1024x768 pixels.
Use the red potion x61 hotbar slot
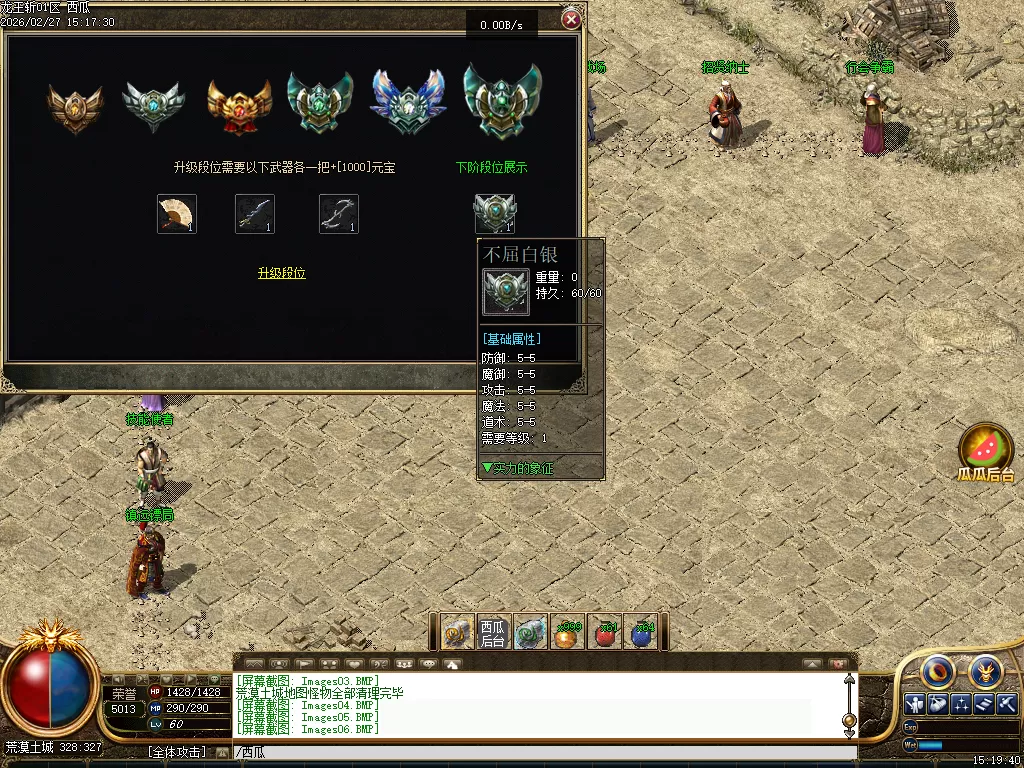[x=605, y=632]
